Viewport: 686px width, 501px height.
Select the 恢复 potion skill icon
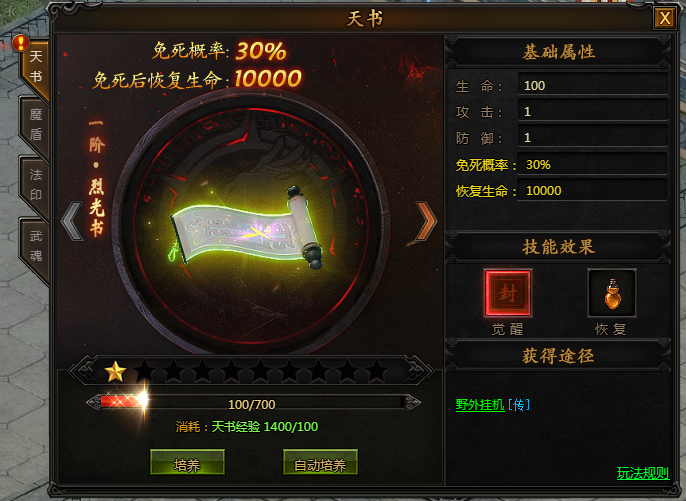(611, 293)
